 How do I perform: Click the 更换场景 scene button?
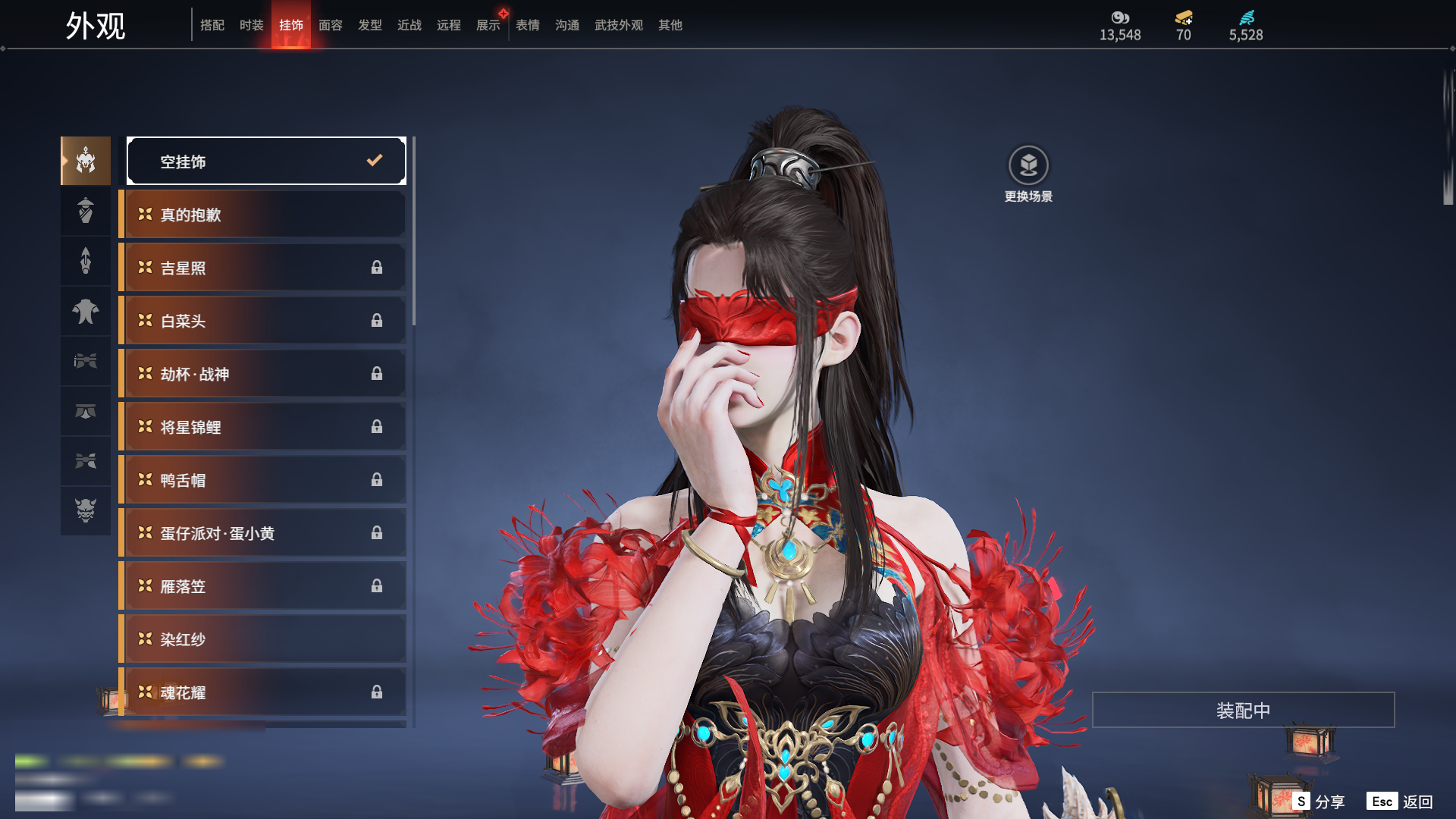1028,166
